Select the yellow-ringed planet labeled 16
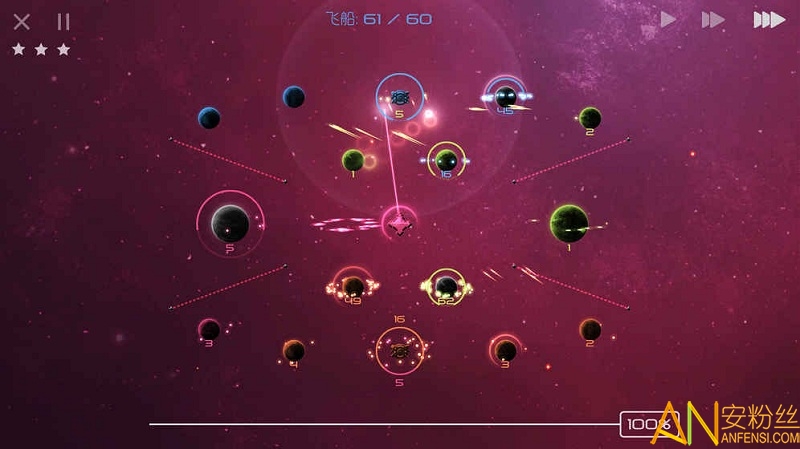Viewport: 800px width, 449px height. (446, 160)
